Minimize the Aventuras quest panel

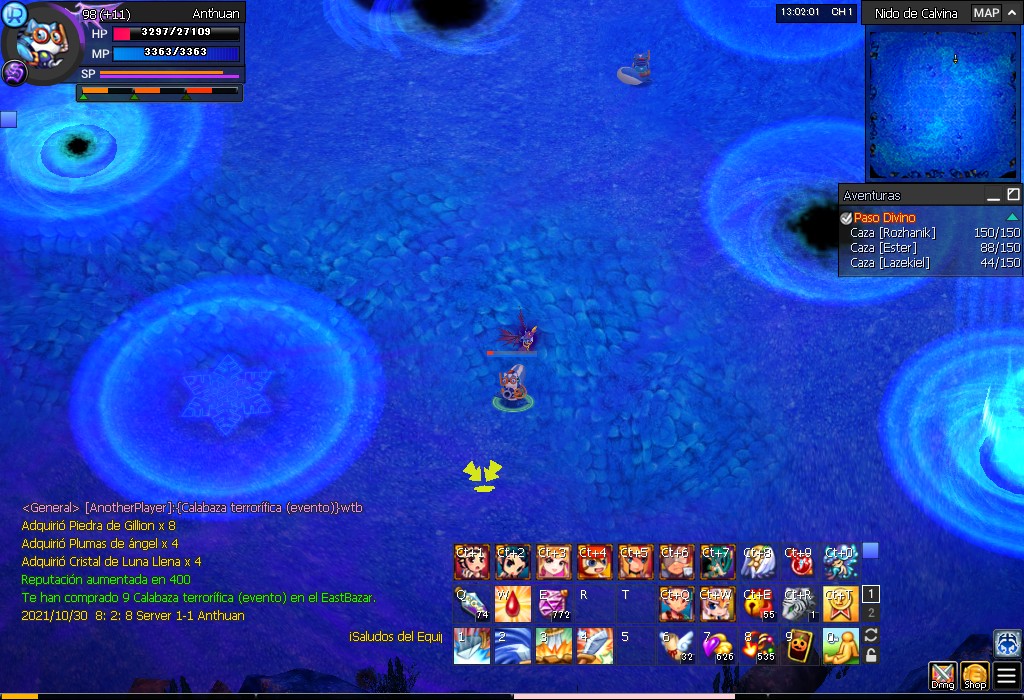tap(993, 195)
